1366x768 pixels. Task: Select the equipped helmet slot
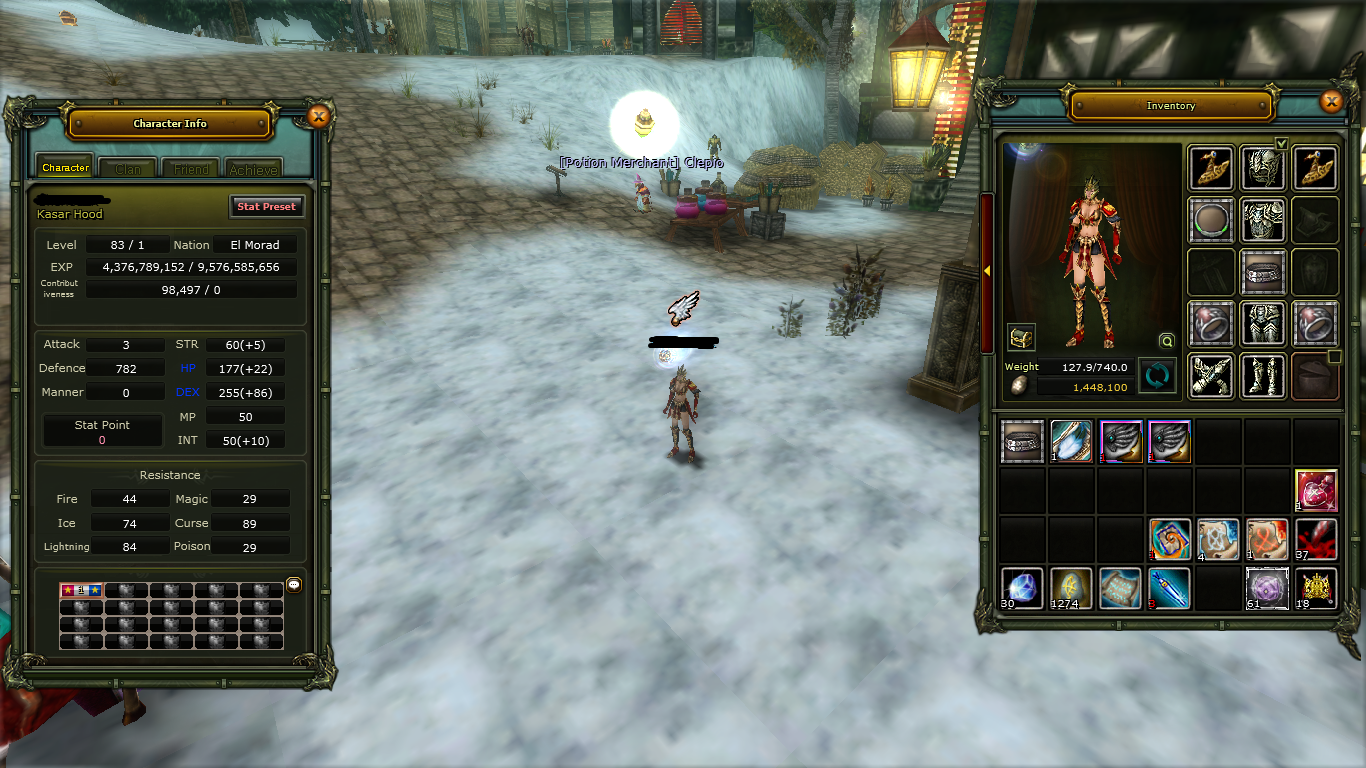click(x=1263, y=168)
